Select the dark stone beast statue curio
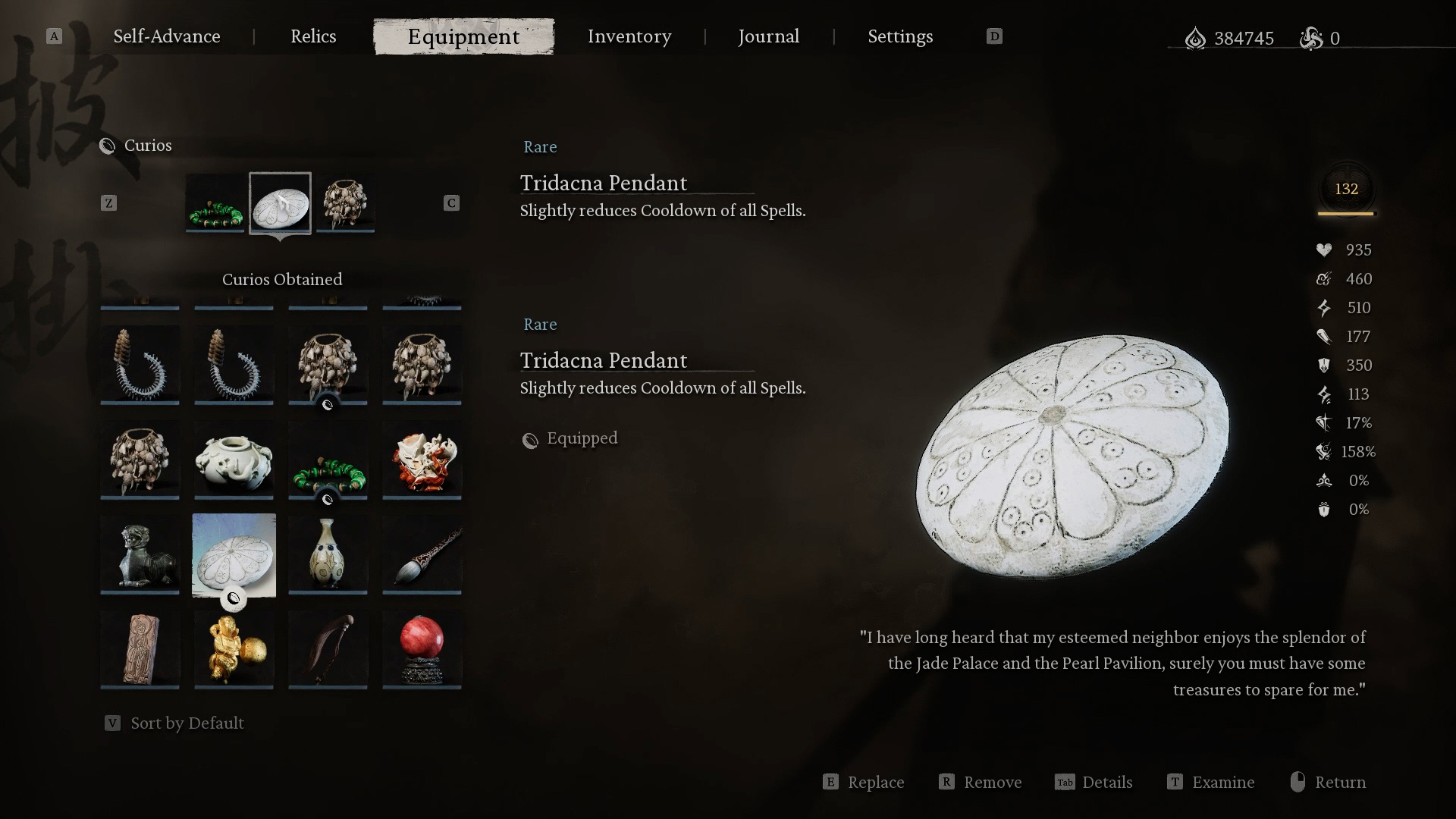The width and height of the screenshot is (1456, 819). (x=140, y=554)
